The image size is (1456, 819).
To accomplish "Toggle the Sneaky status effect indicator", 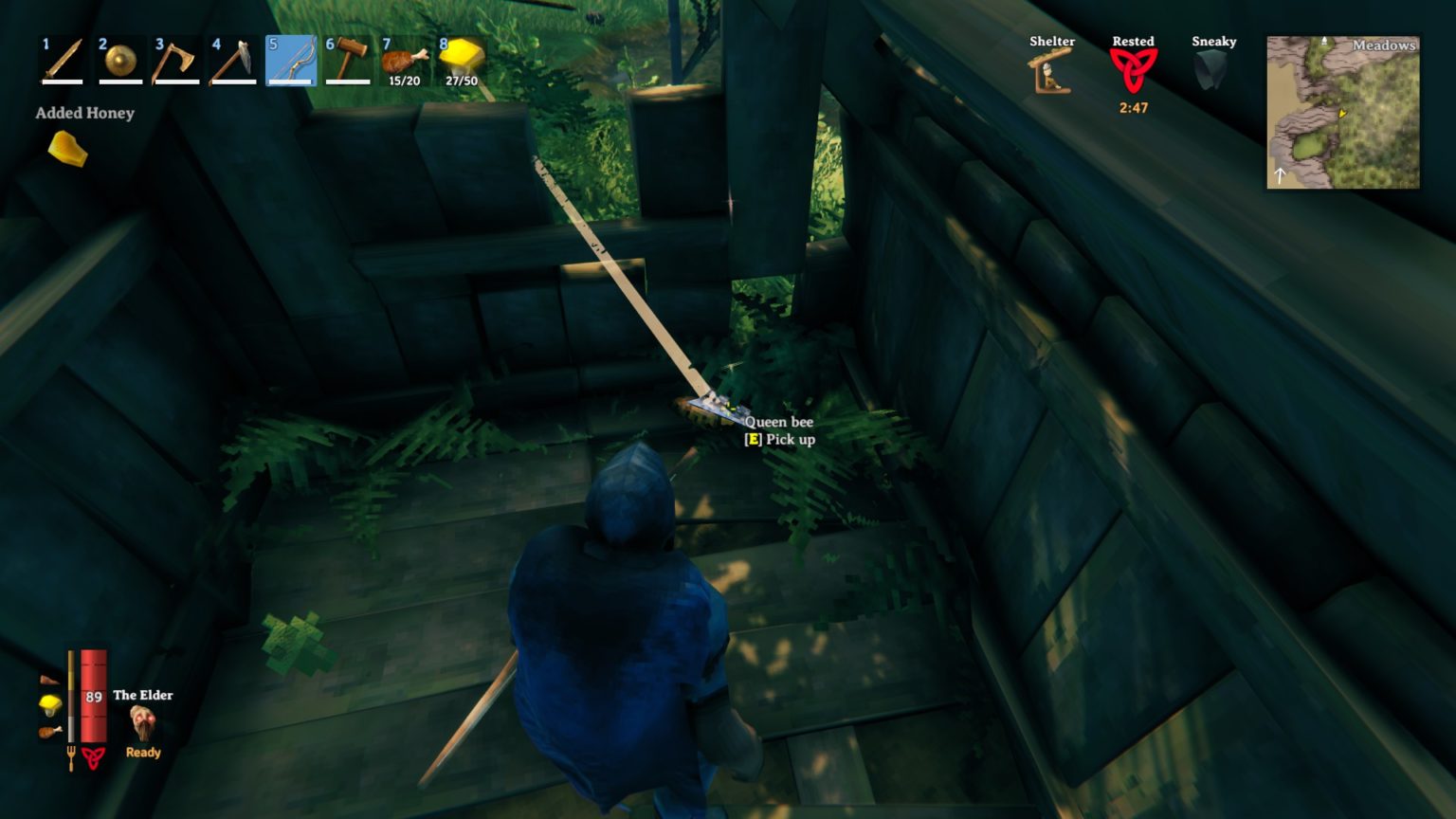I will pos(1214,68).
